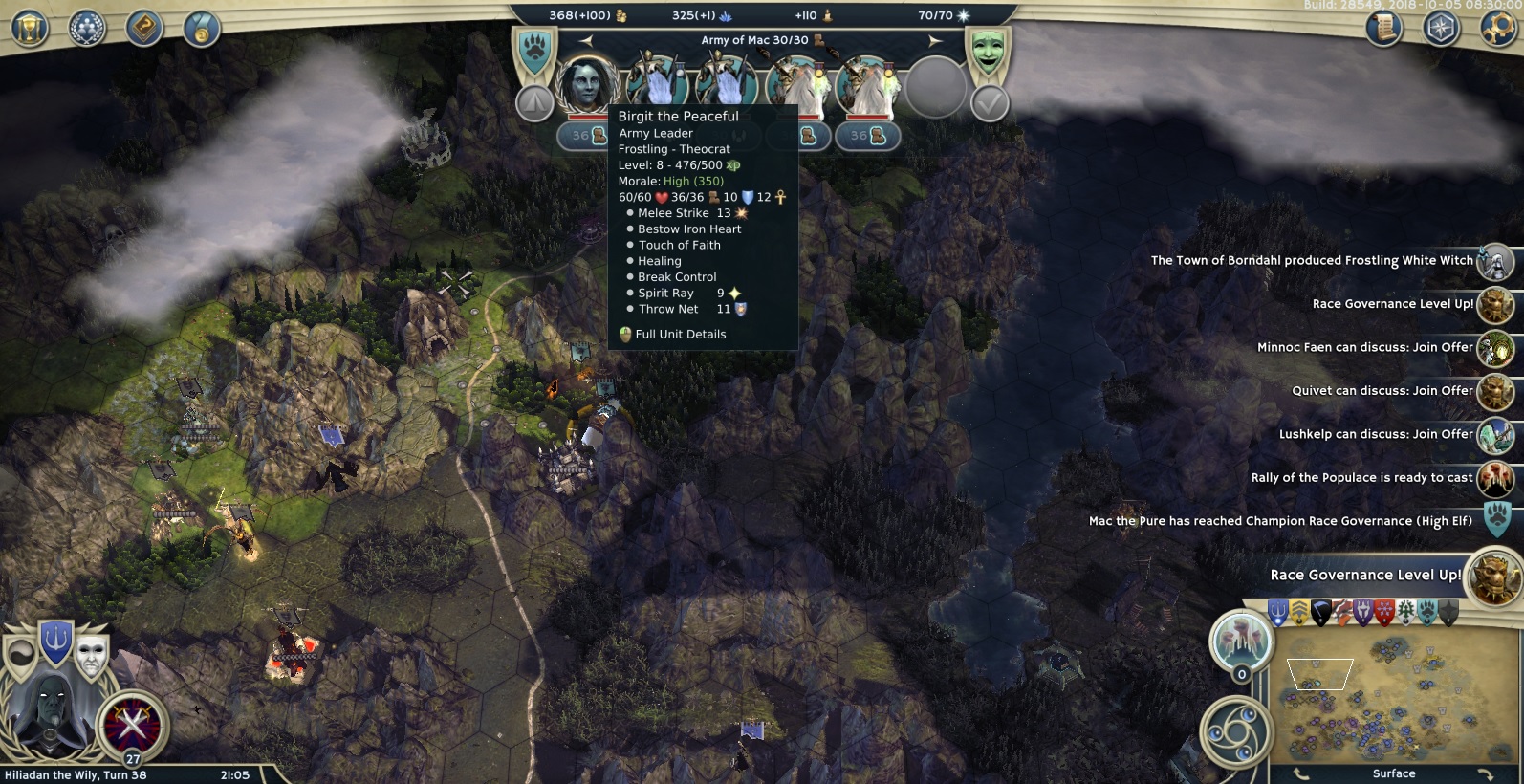Cycle to the previous army arrow
This screenshot has height=784, width=1524.
pos(586,40)
